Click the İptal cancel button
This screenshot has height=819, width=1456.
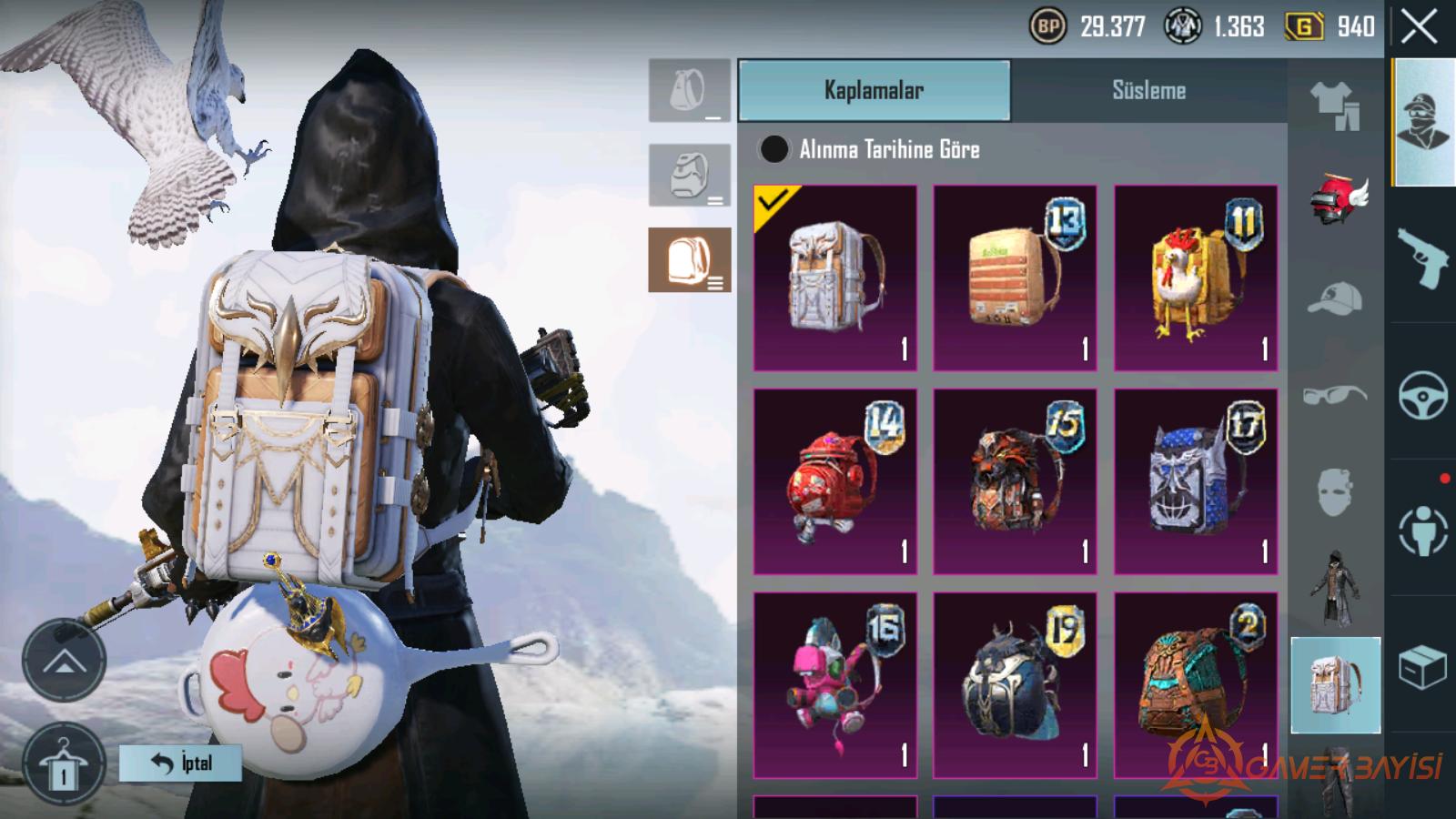[180, 763]
